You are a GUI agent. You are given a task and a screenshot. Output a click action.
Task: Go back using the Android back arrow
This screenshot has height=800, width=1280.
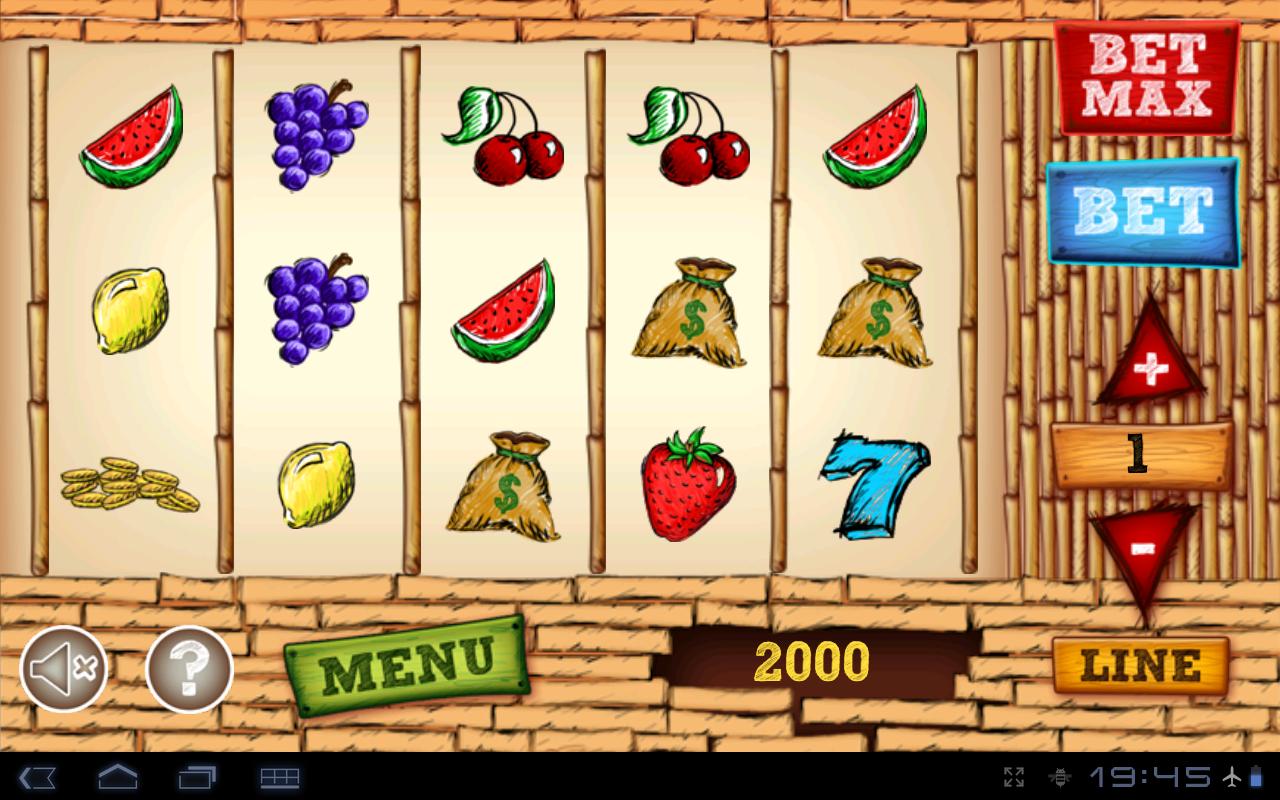38,777
